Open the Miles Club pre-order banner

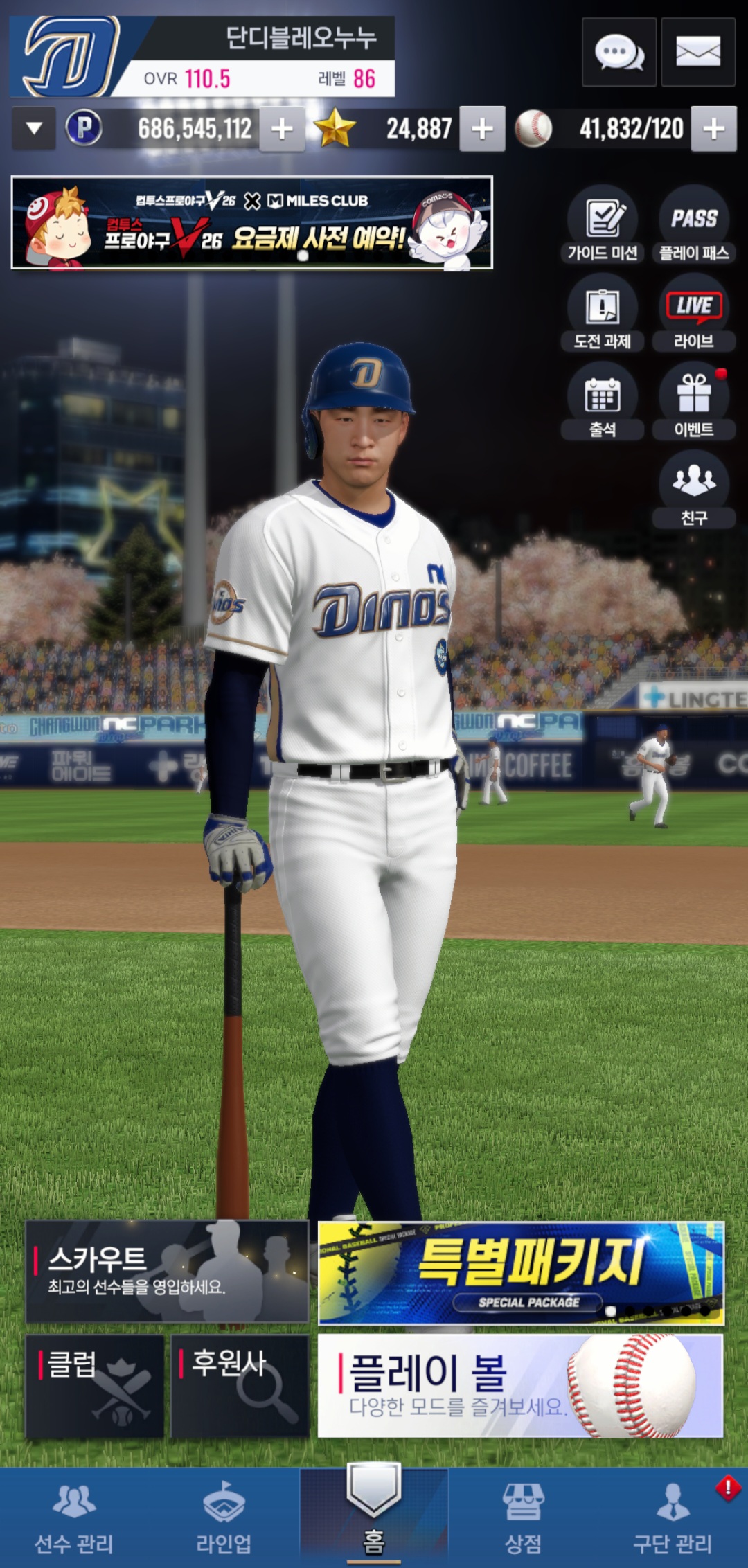(x=252, y=222)
